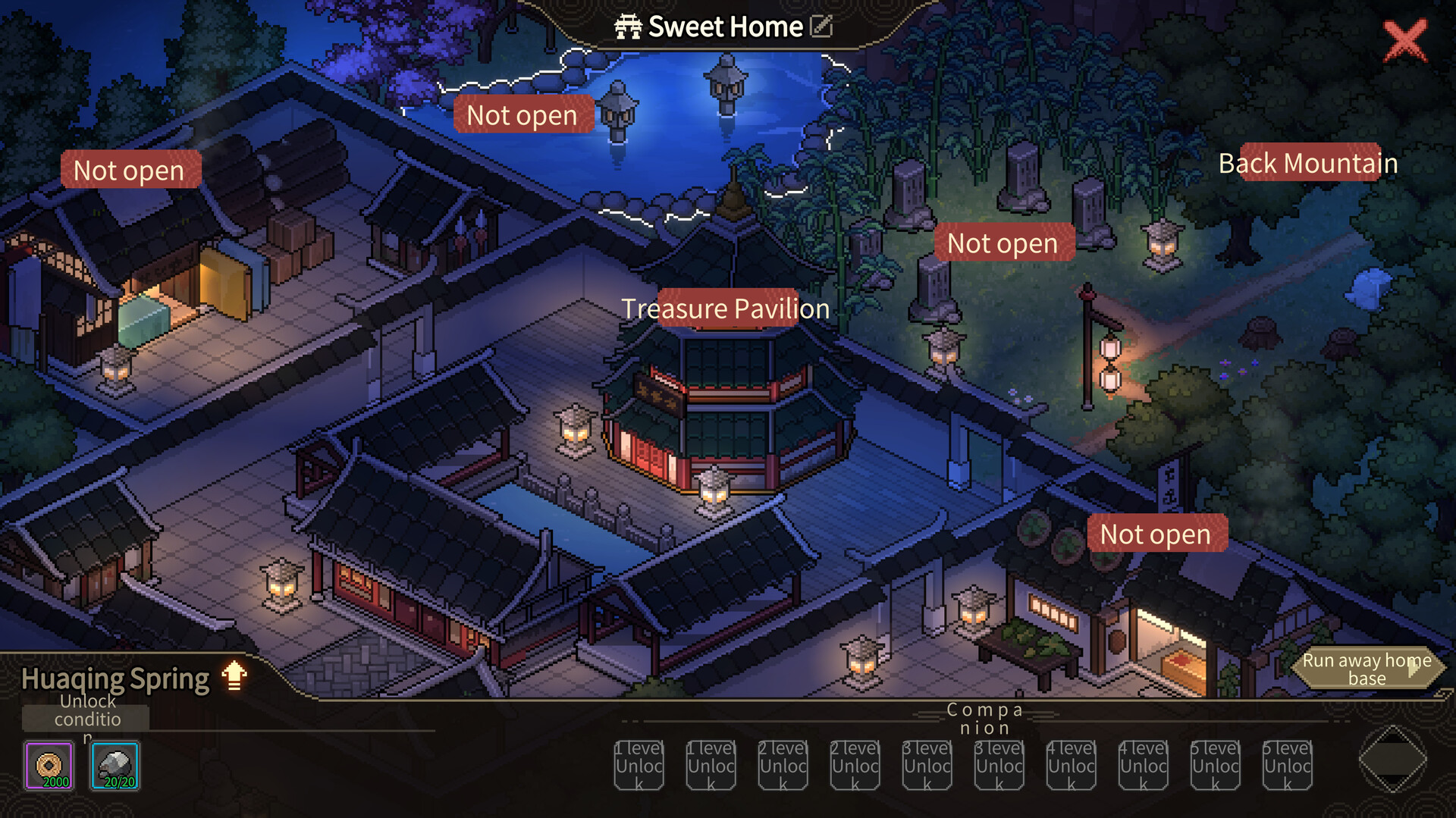Click the Huaqing Spring name label
The height and width of the screenshot is (818, 1456).
point(115,677)
